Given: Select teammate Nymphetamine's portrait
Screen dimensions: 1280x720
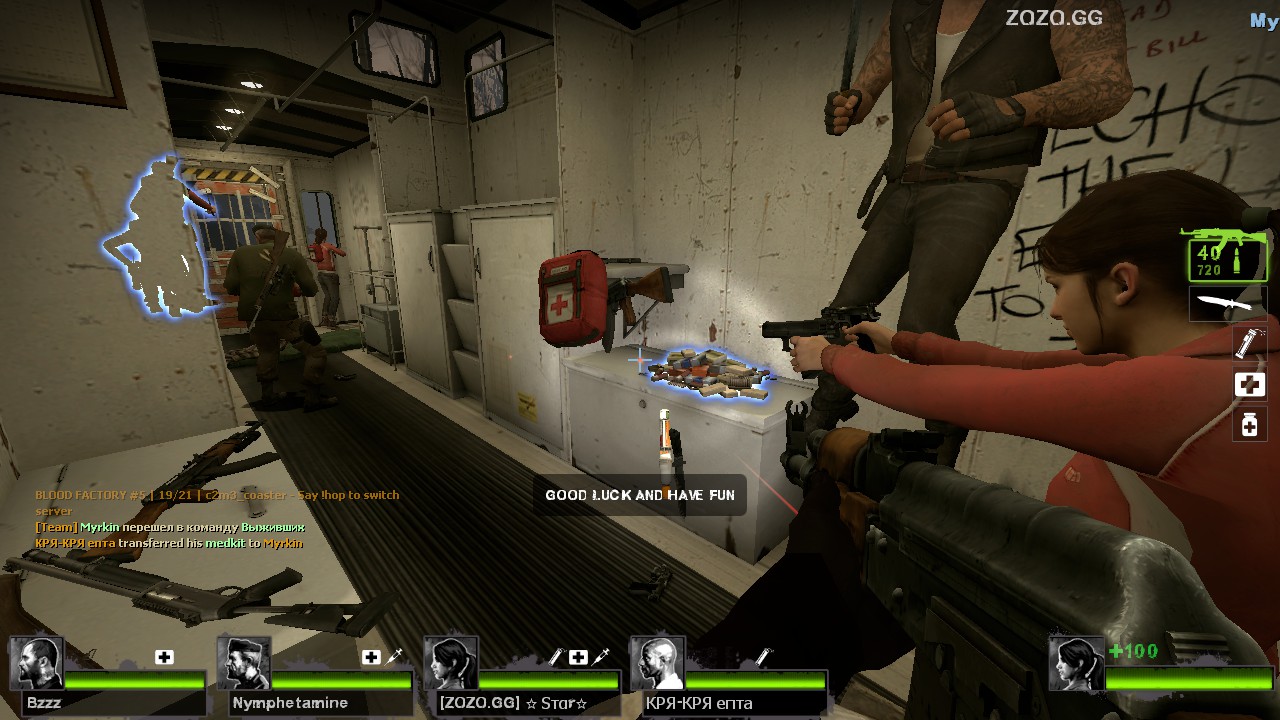Looking at the screenshot, I should coord(244,663).
